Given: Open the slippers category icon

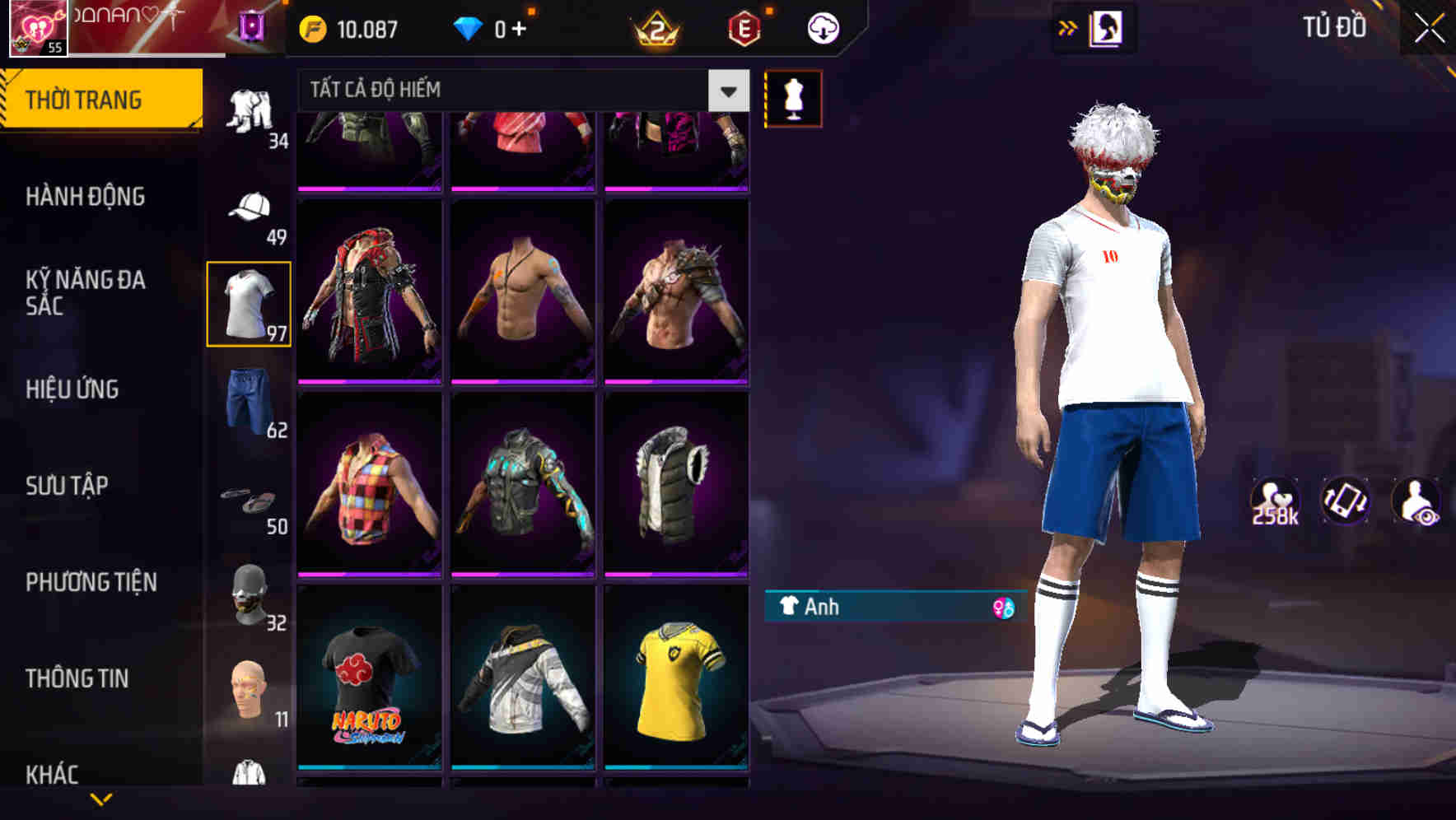Looking at the screenshot, I should coord(251,501).
